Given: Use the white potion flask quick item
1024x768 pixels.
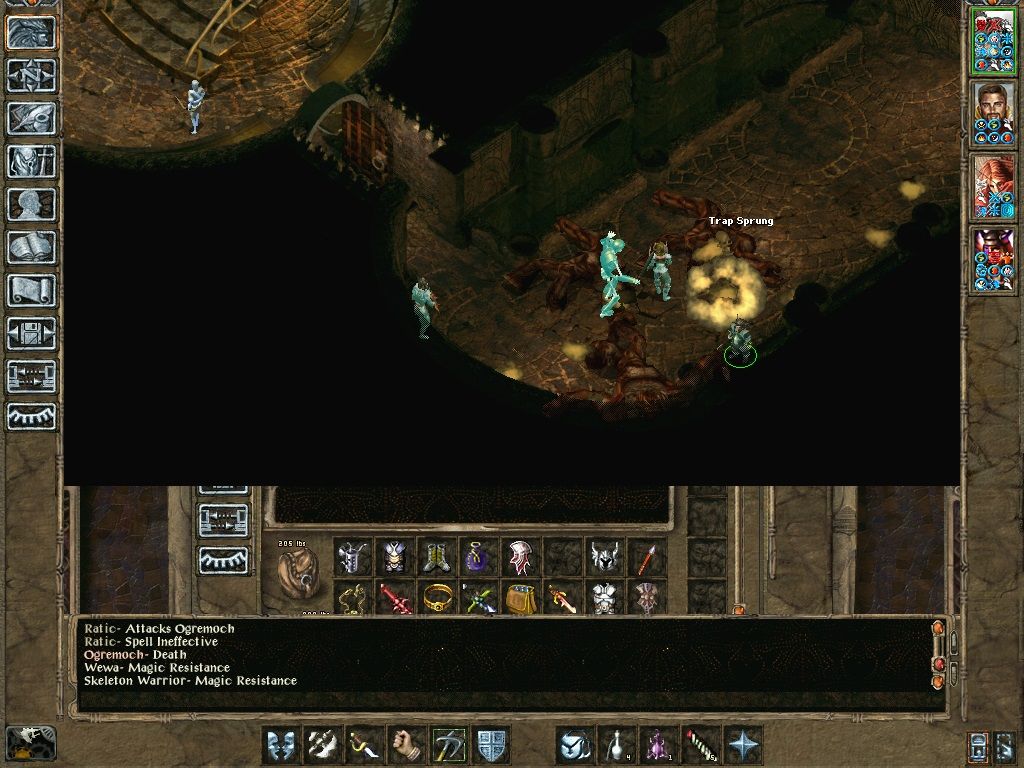Looking at the screenshot, I should coord(617,745).
